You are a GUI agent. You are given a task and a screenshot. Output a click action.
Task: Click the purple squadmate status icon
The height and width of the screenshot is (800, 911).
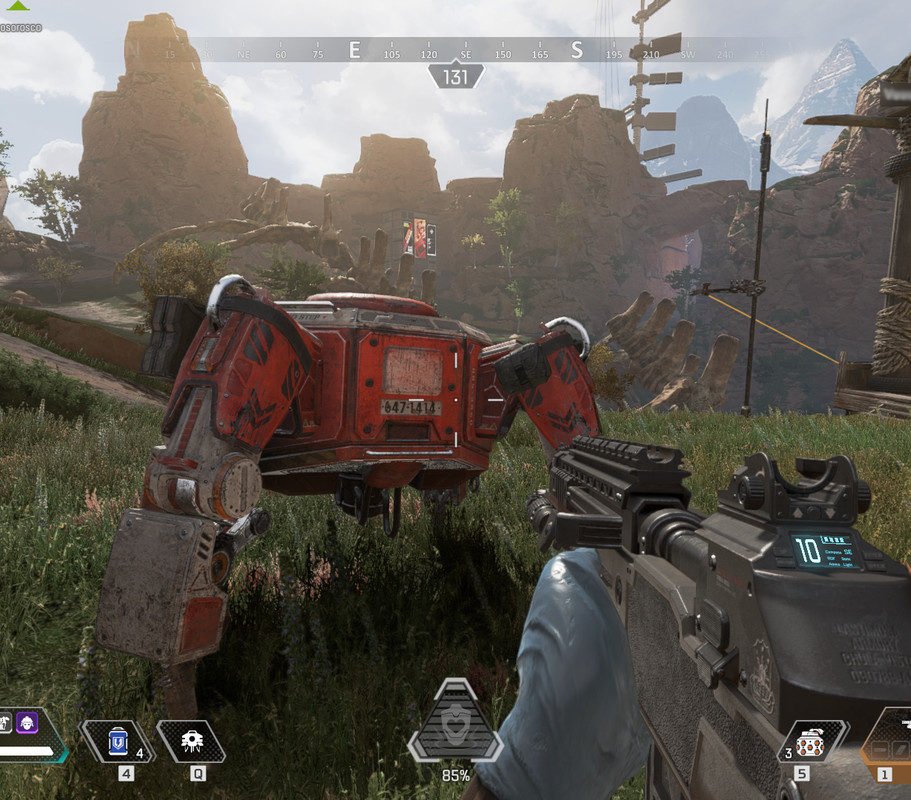point(27,721)
